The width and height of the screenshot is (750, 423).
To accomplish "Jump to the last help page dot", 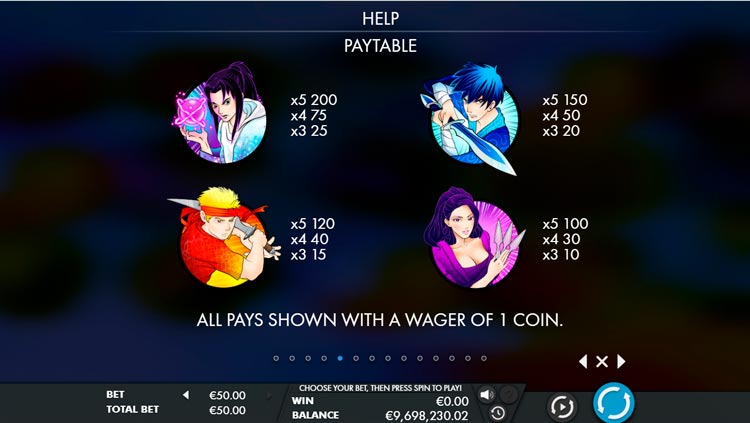I will tap(484, 357).
